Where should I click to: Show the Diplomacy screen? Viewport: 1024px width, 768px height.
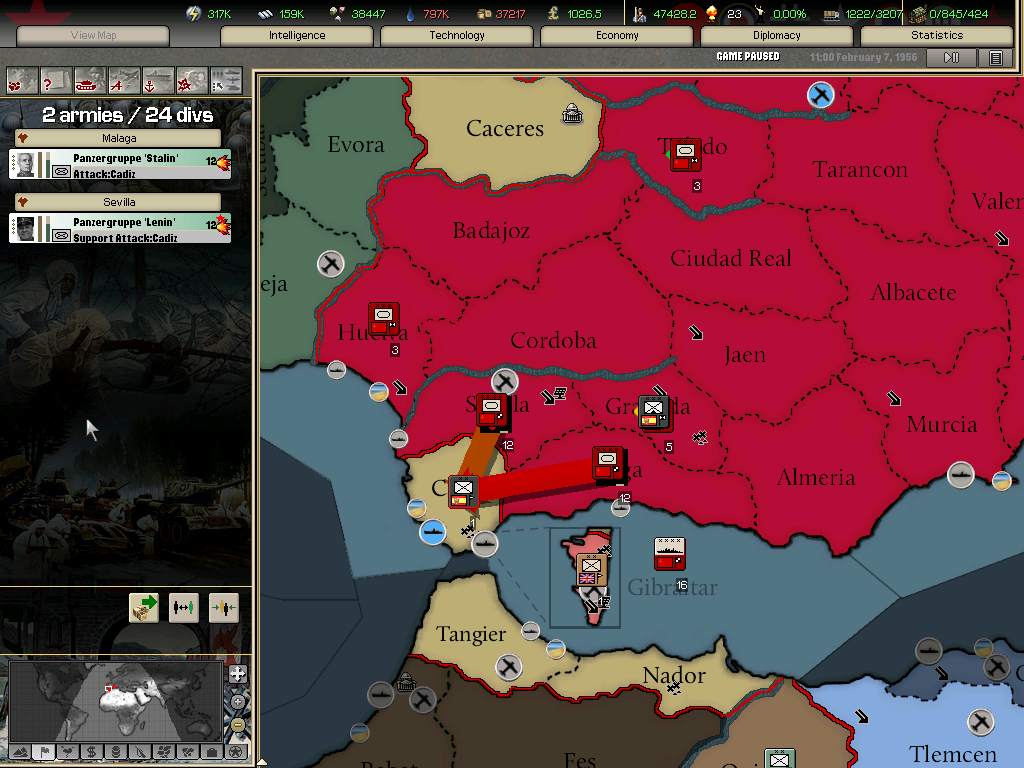tap(777, 35)
